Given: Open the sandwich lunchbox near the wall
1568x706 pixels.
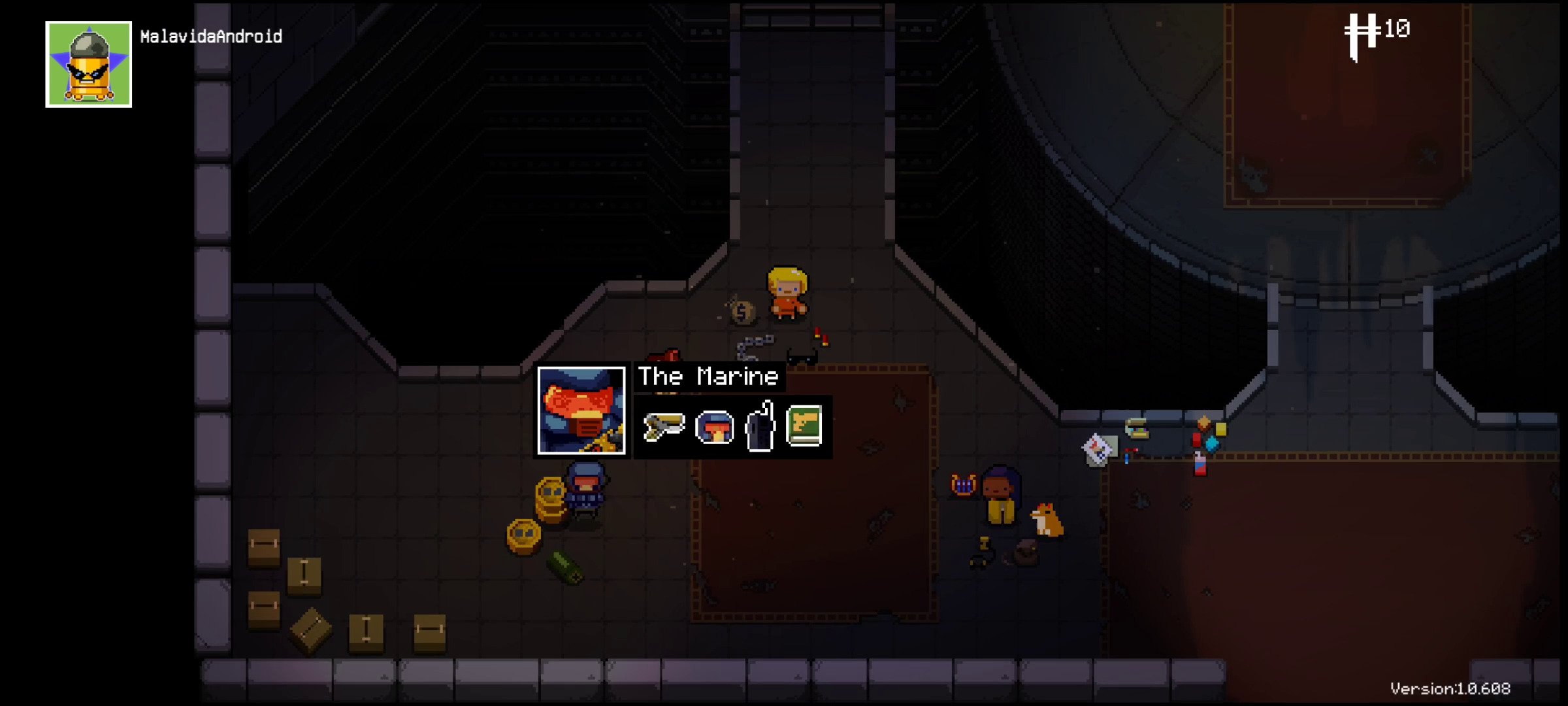Looking at the screenshot, I should [1137, 429].
